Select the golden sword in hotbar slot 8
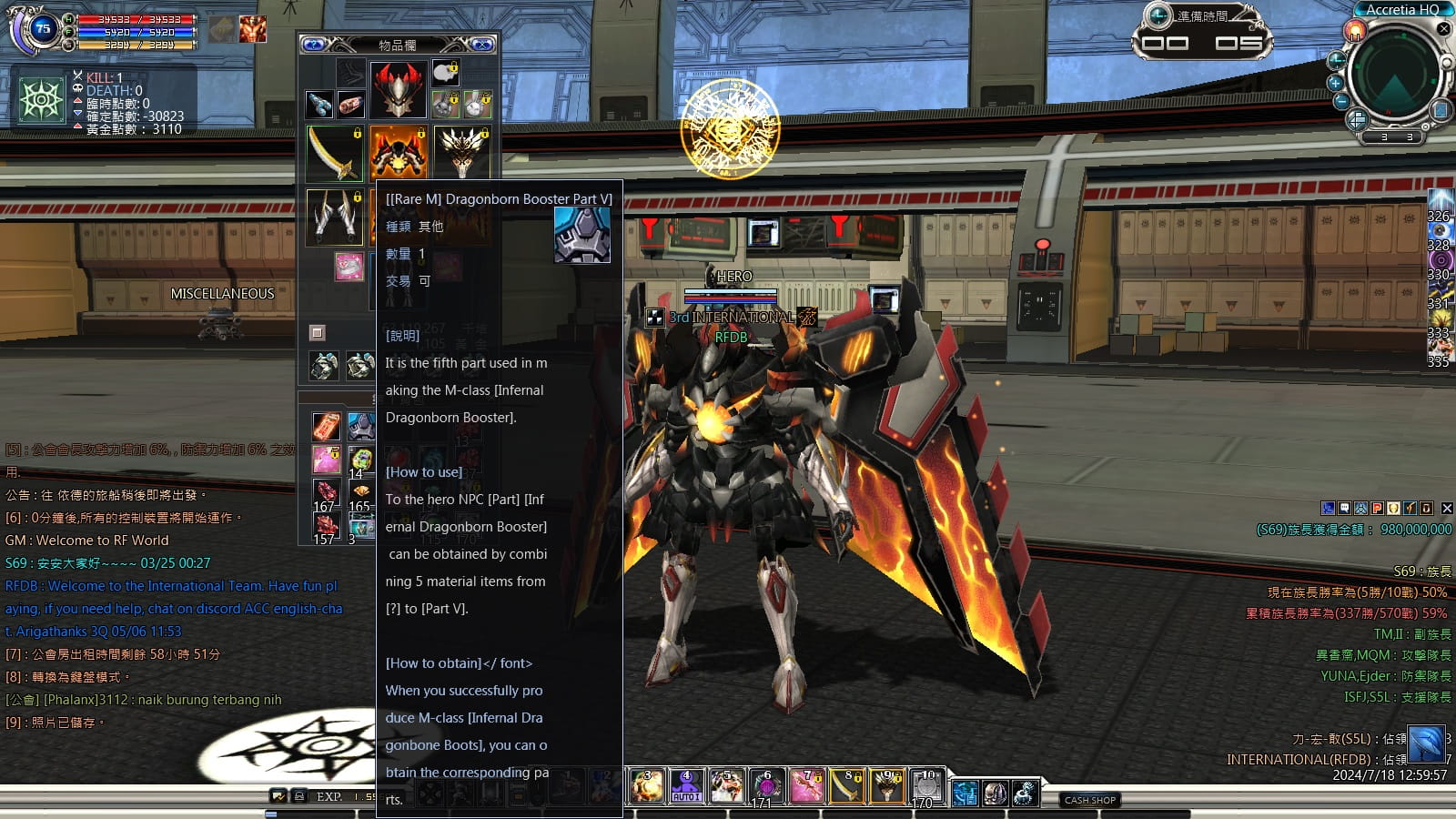The width and height of the screenshot is (1456, 819). pyautogui.click(x=845, y=786)
